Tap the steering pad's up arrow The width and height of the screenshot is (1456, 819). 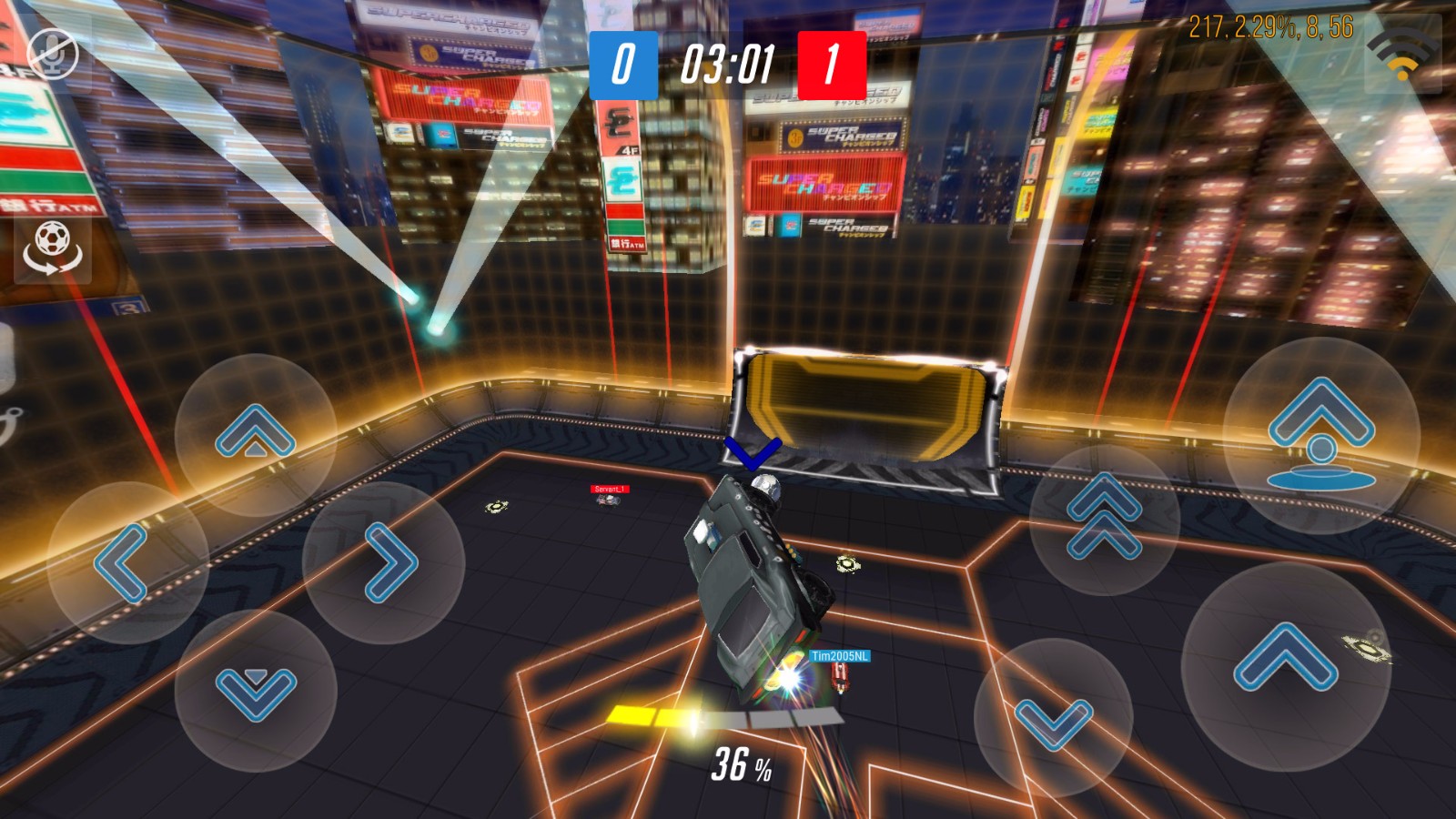[256, 433]
